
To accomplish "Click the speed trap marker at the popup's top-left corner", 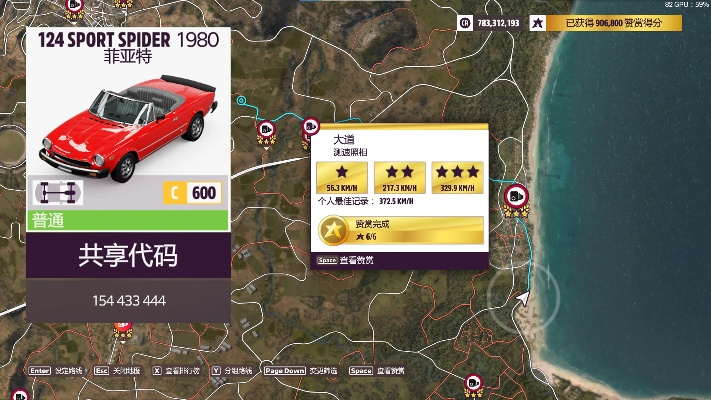I will tap(311, 127).
